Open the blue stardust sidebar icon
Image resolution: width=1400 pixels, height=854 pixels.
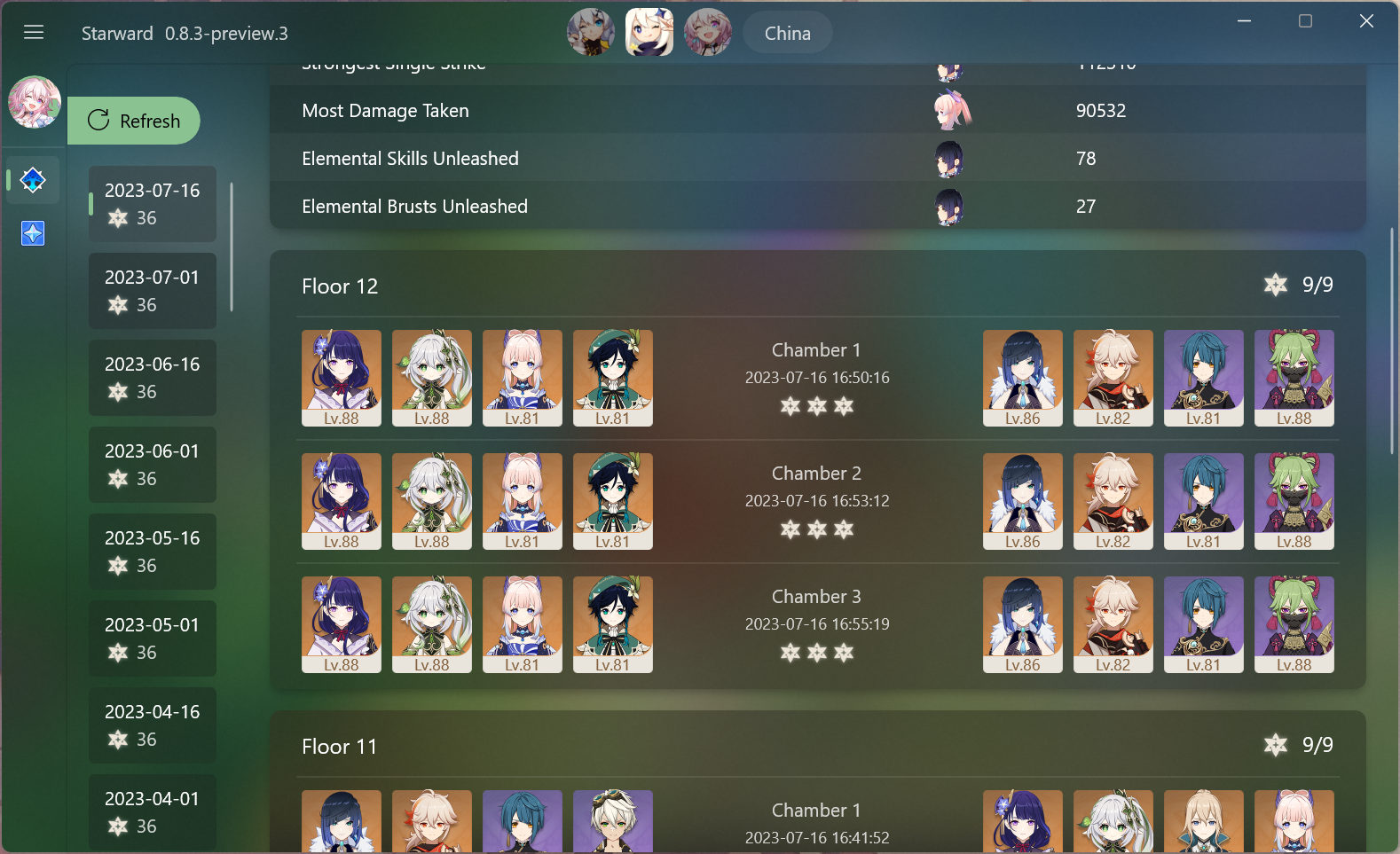[32, 233]
